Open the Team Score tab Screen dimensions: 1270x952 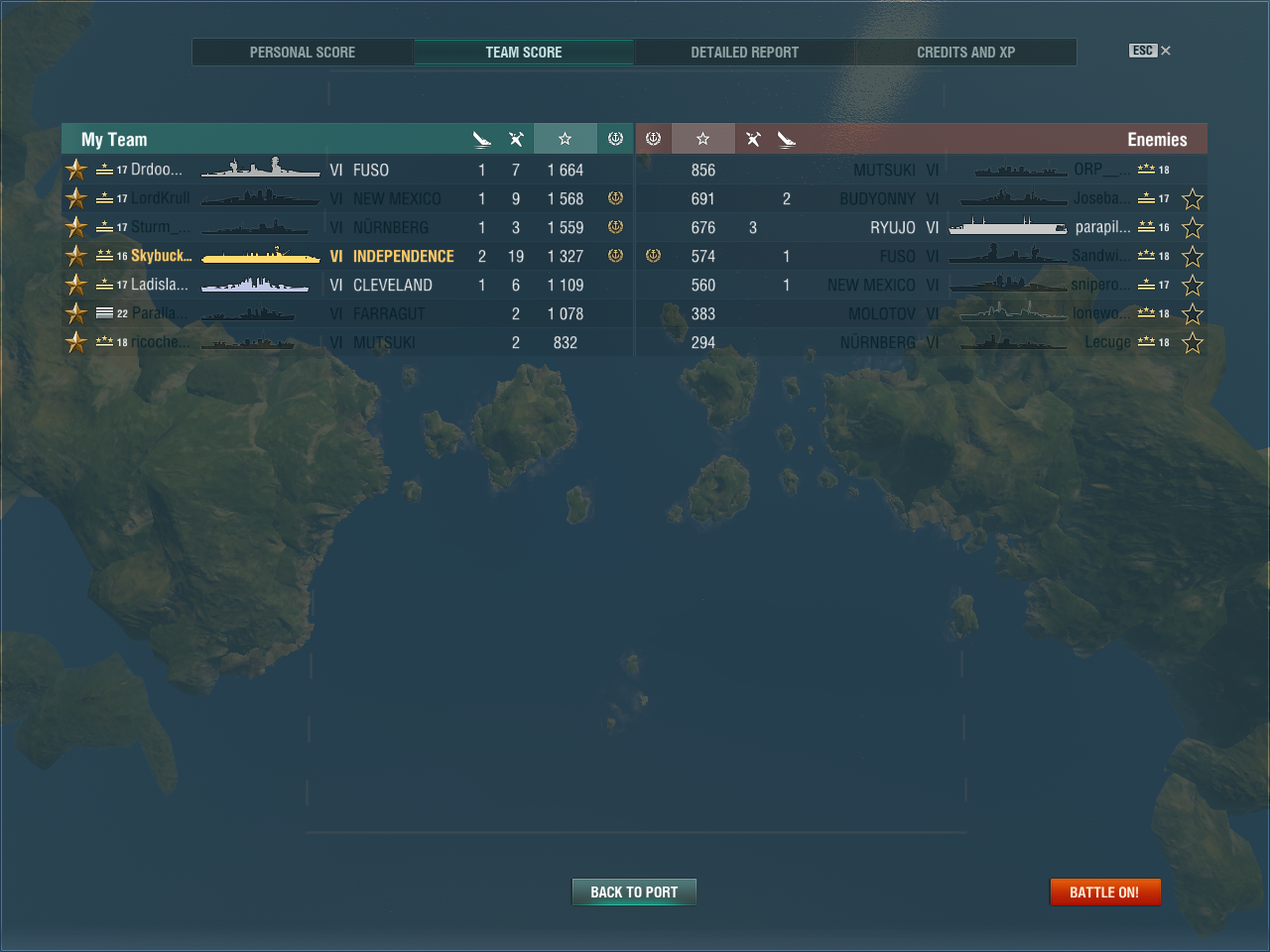tap(523, 53)
